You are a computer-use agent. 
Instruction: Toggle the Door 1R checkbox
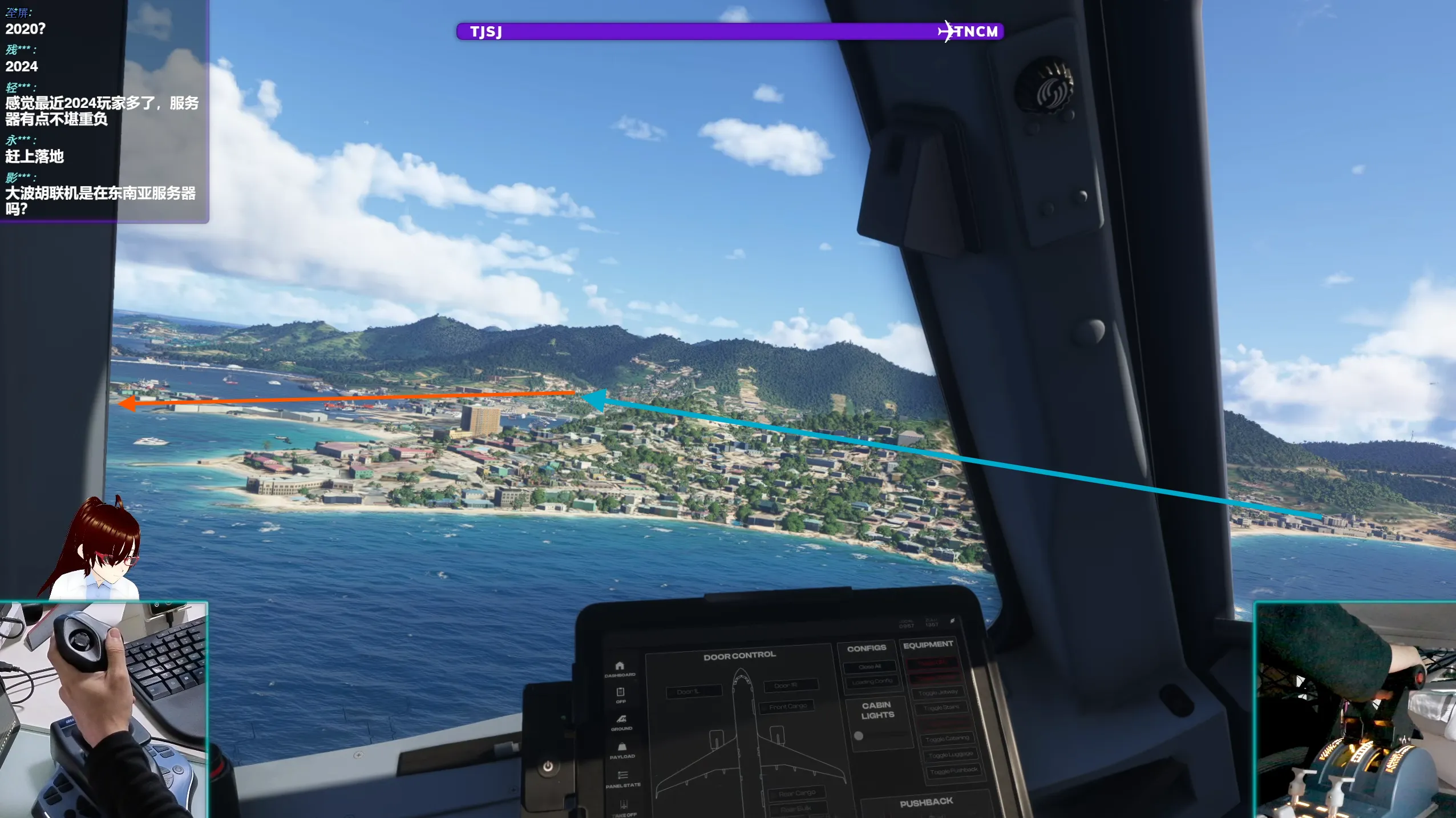click(790, 685)
